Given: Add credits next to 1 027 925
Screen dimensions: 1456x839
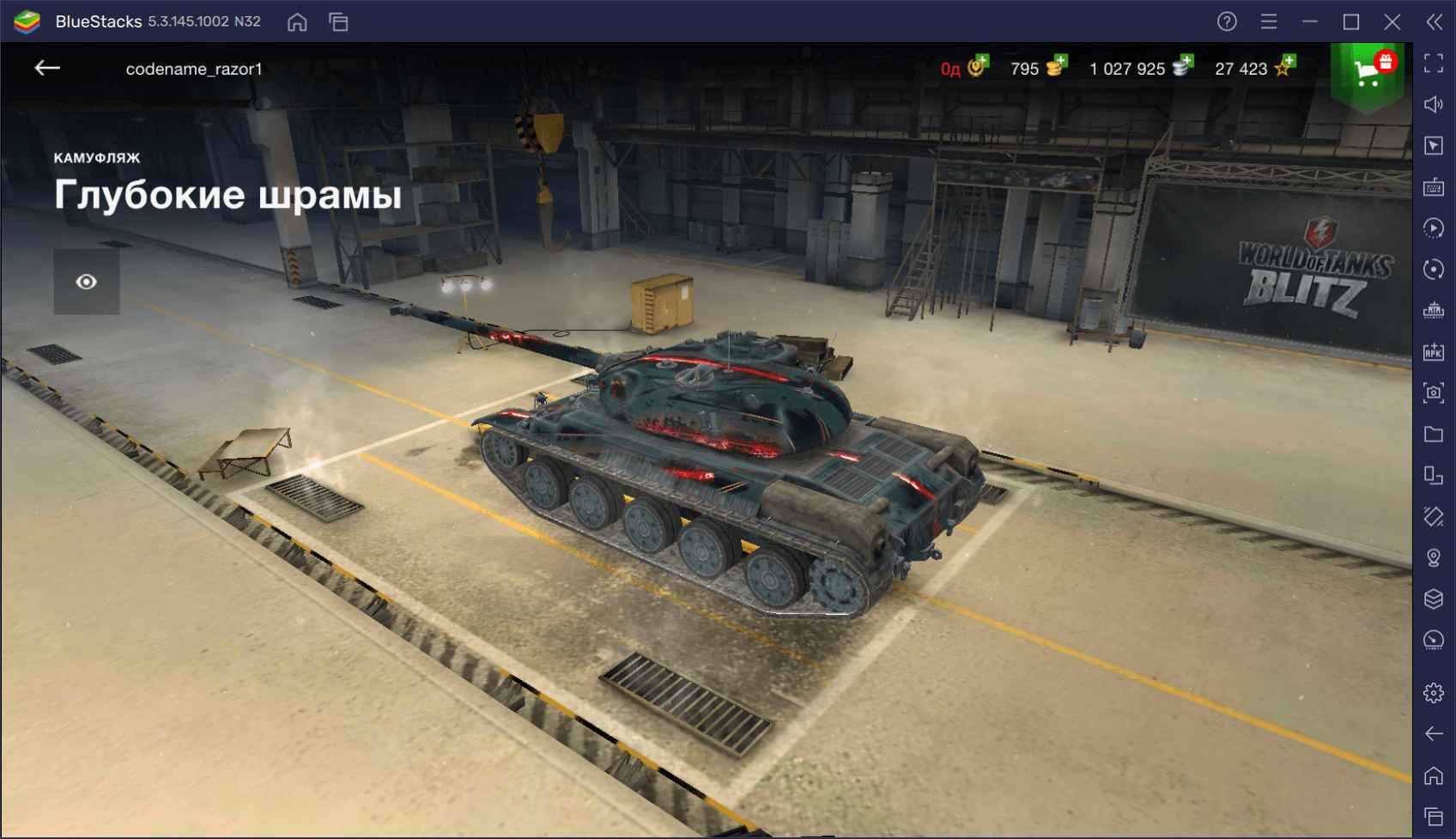Looking at the screenshot, I should pos(1183,67).
